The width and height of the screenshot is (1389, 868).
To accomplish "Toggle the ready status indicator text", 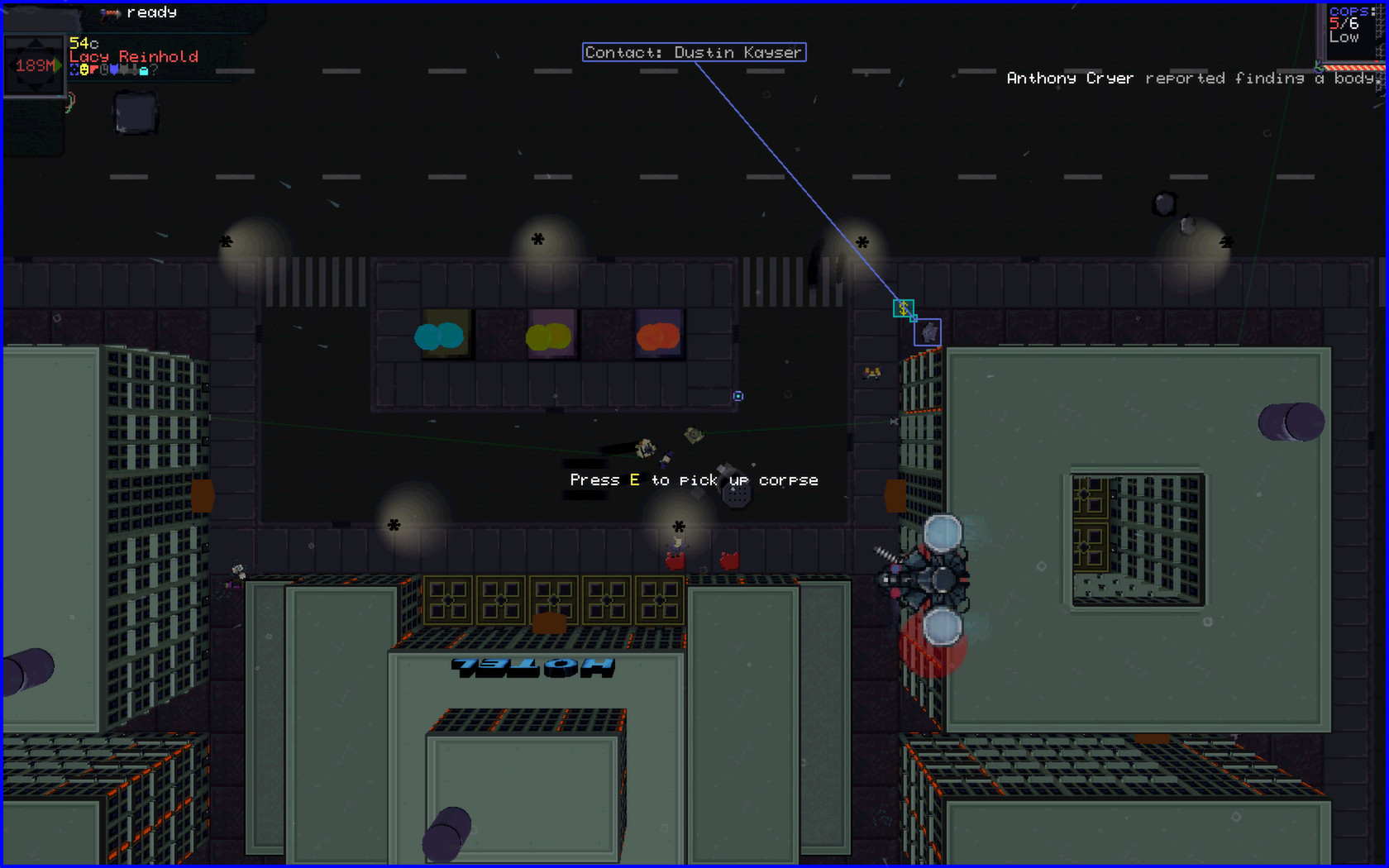I will (x=151, y=13).
